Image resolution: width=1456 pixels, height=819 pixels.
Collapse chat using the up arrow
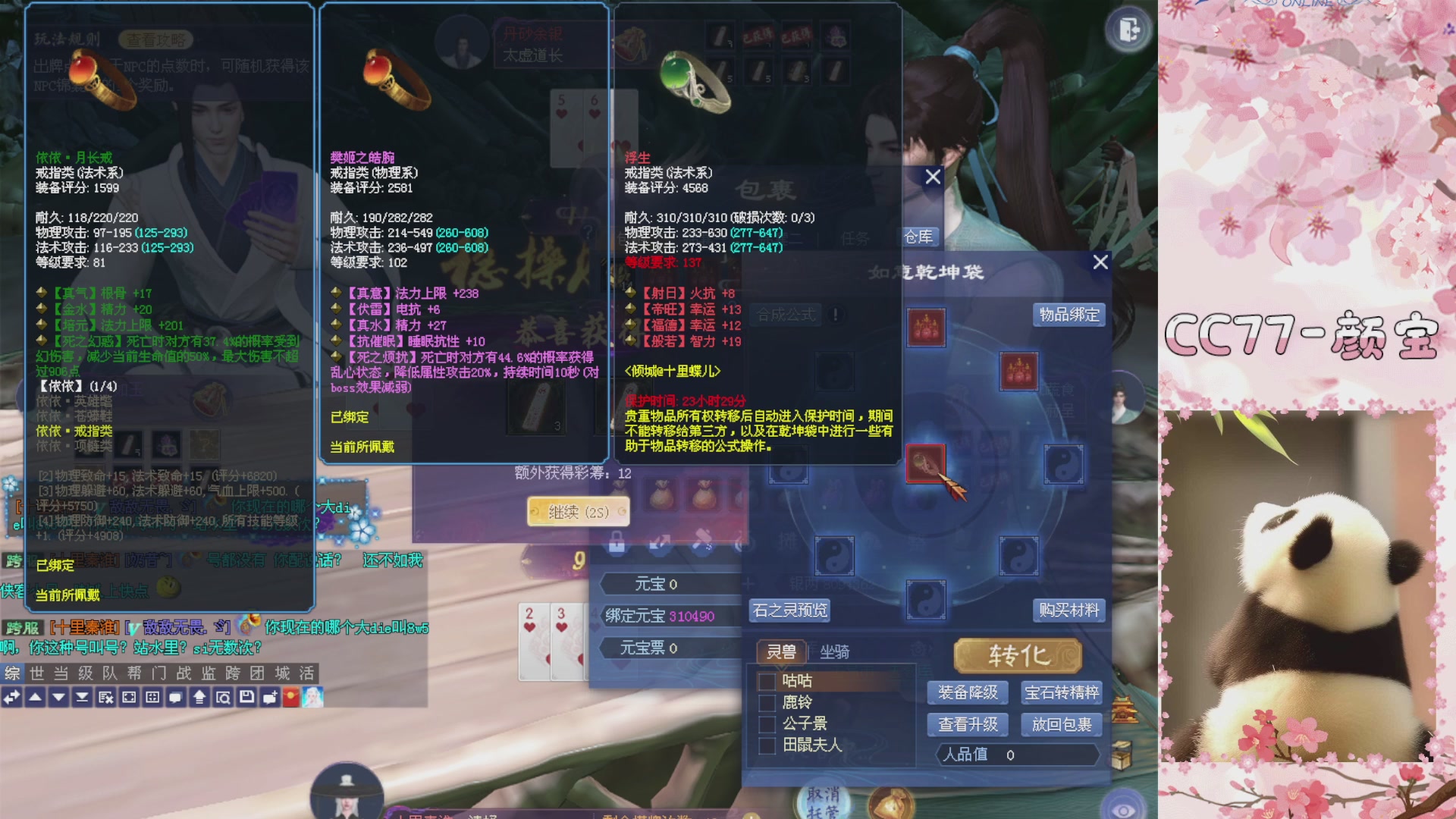(36, 697)
